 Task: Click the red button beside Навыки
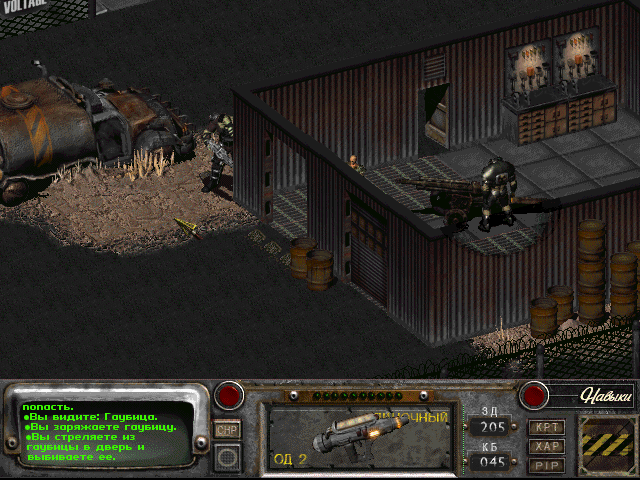pyautogui.click(x=535, y=396)
